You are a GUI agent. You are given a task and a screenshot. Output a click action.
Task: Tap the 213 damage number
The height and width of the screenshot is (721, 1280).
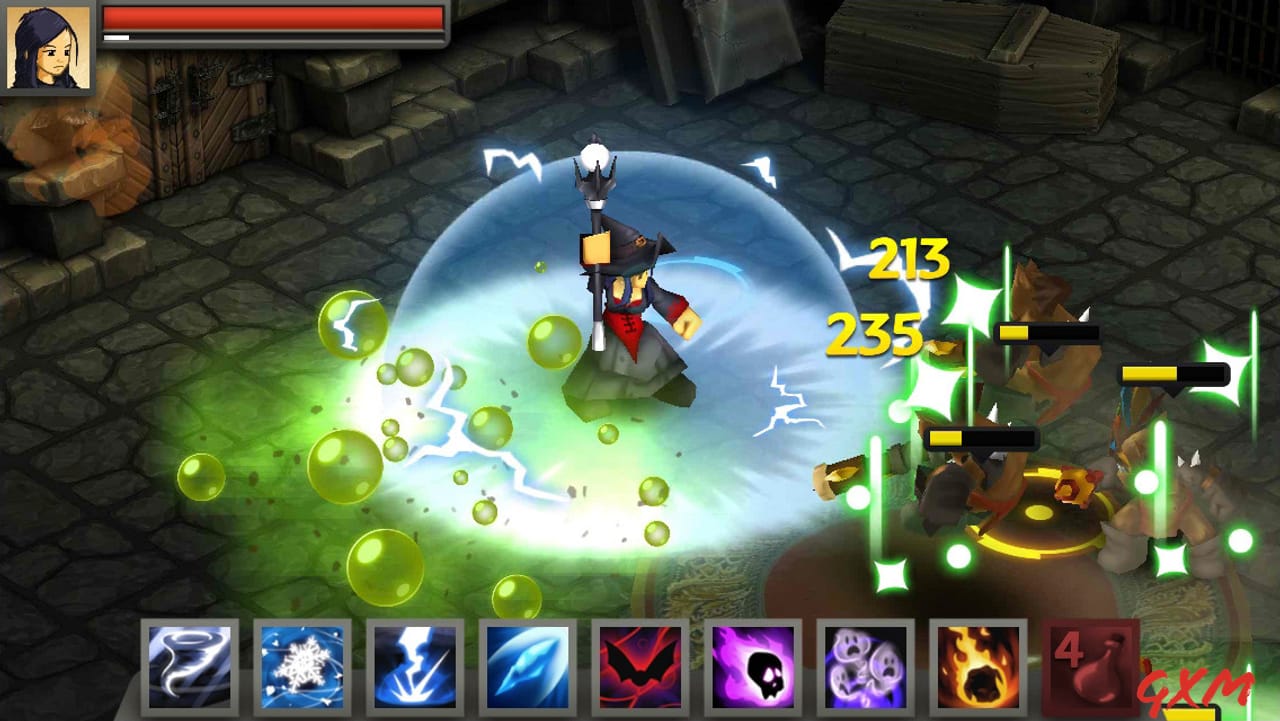click(910, 258)
